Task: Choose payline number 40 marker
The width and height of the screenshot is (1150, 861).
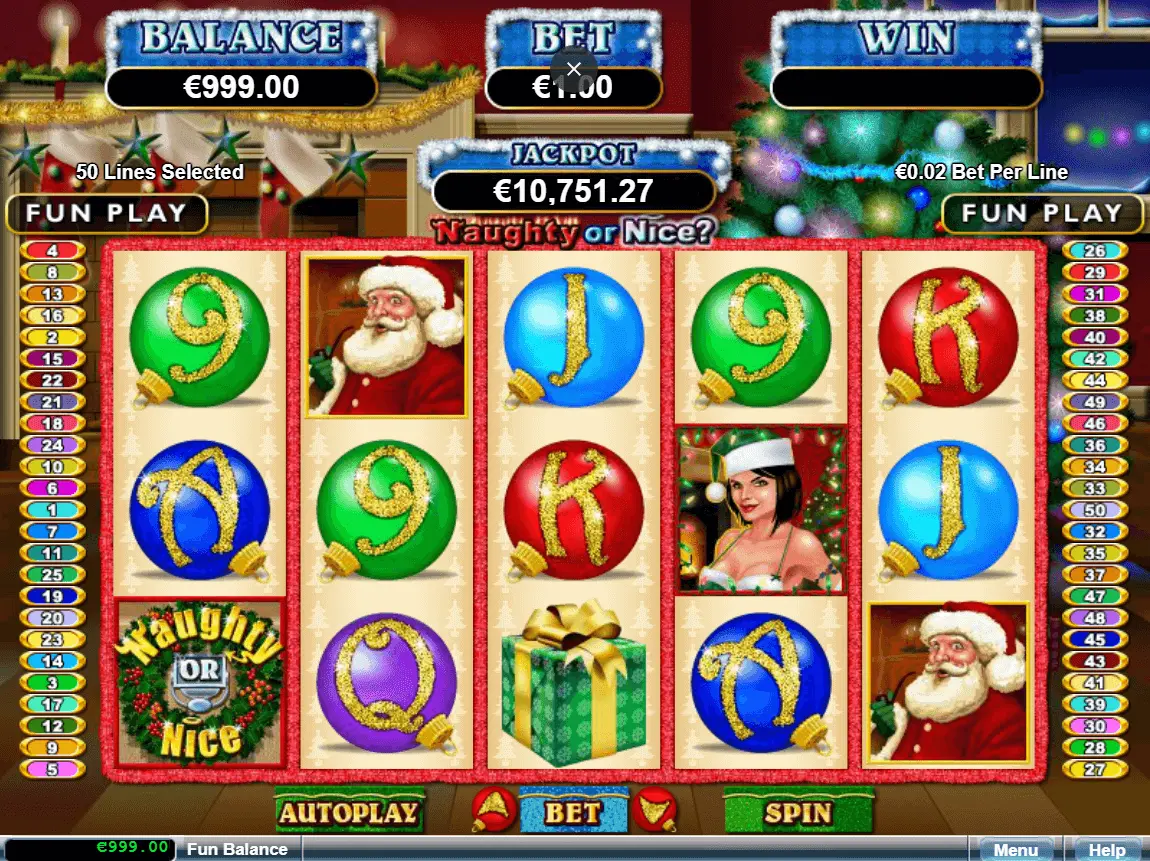Action: [1095, 337]
